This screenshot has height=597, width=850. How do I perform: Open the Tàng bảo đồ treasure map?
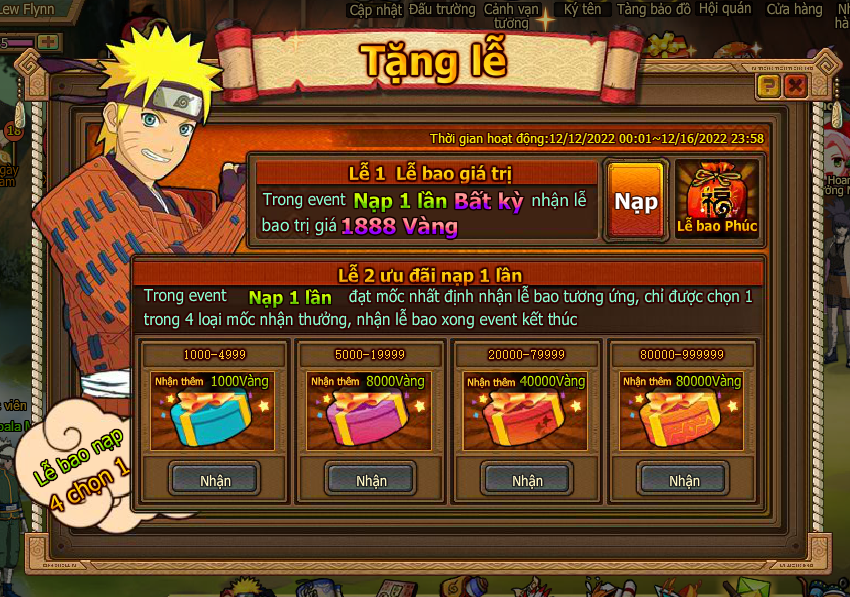click(653, 9)
